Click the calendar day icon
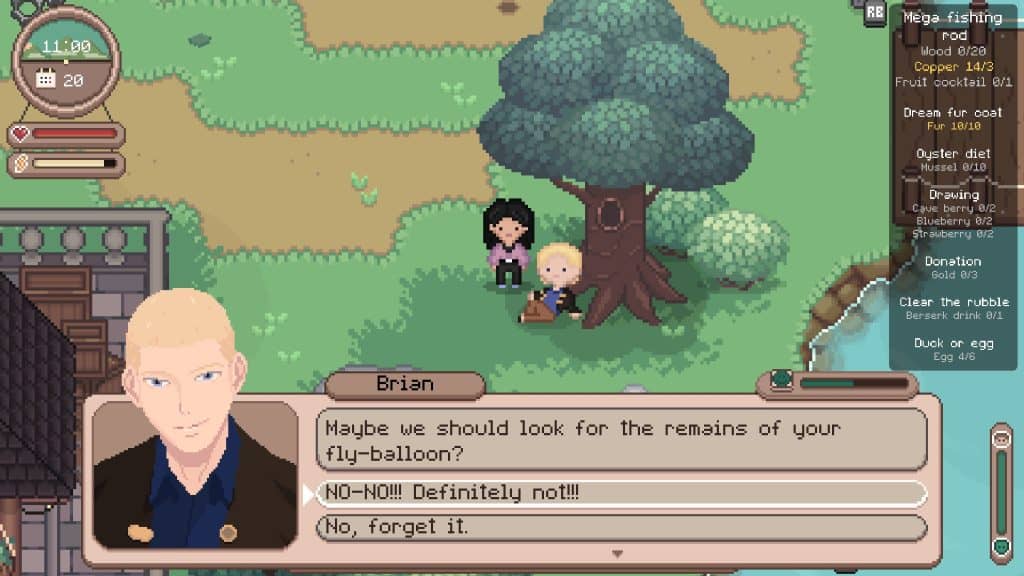The width and height of the screenshot is (1024, 576). [46, 78]
